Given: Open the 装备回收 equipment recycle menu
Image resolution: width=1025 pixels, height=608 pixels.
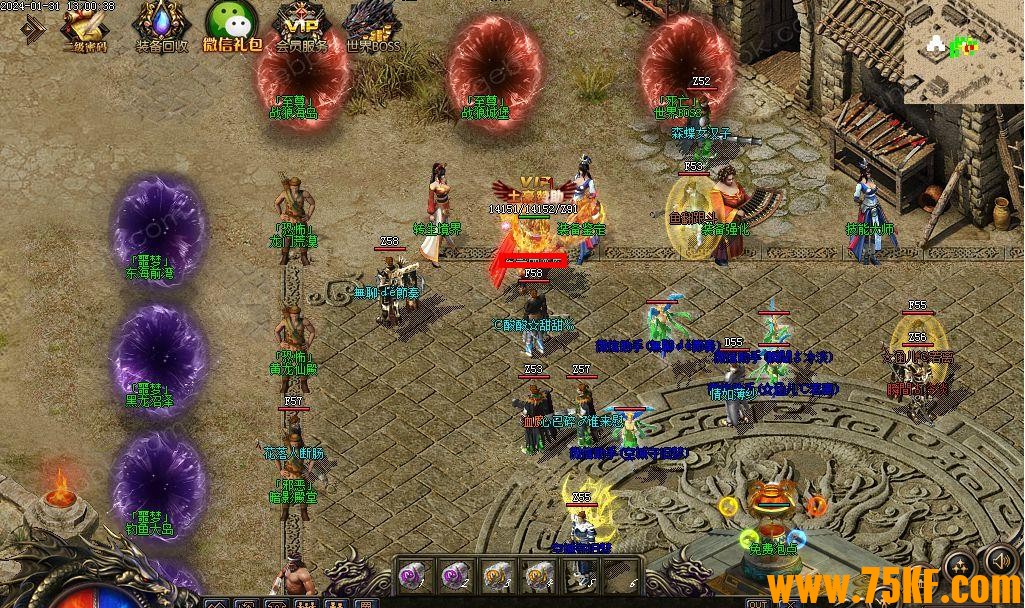Looking at the screenshot, I should (160, 26).
